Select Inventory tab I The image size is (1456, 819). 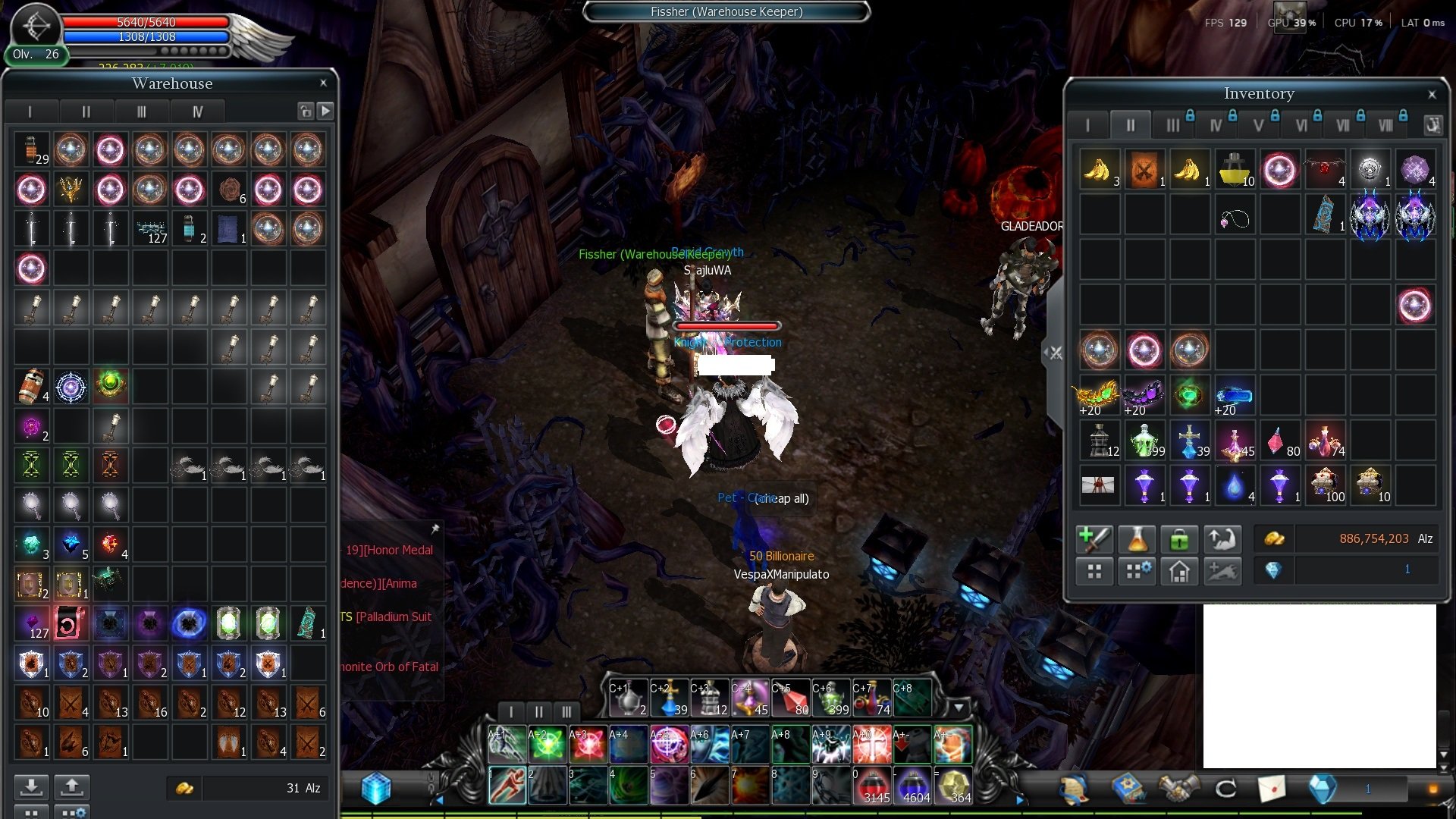[x=1087, y=126]
